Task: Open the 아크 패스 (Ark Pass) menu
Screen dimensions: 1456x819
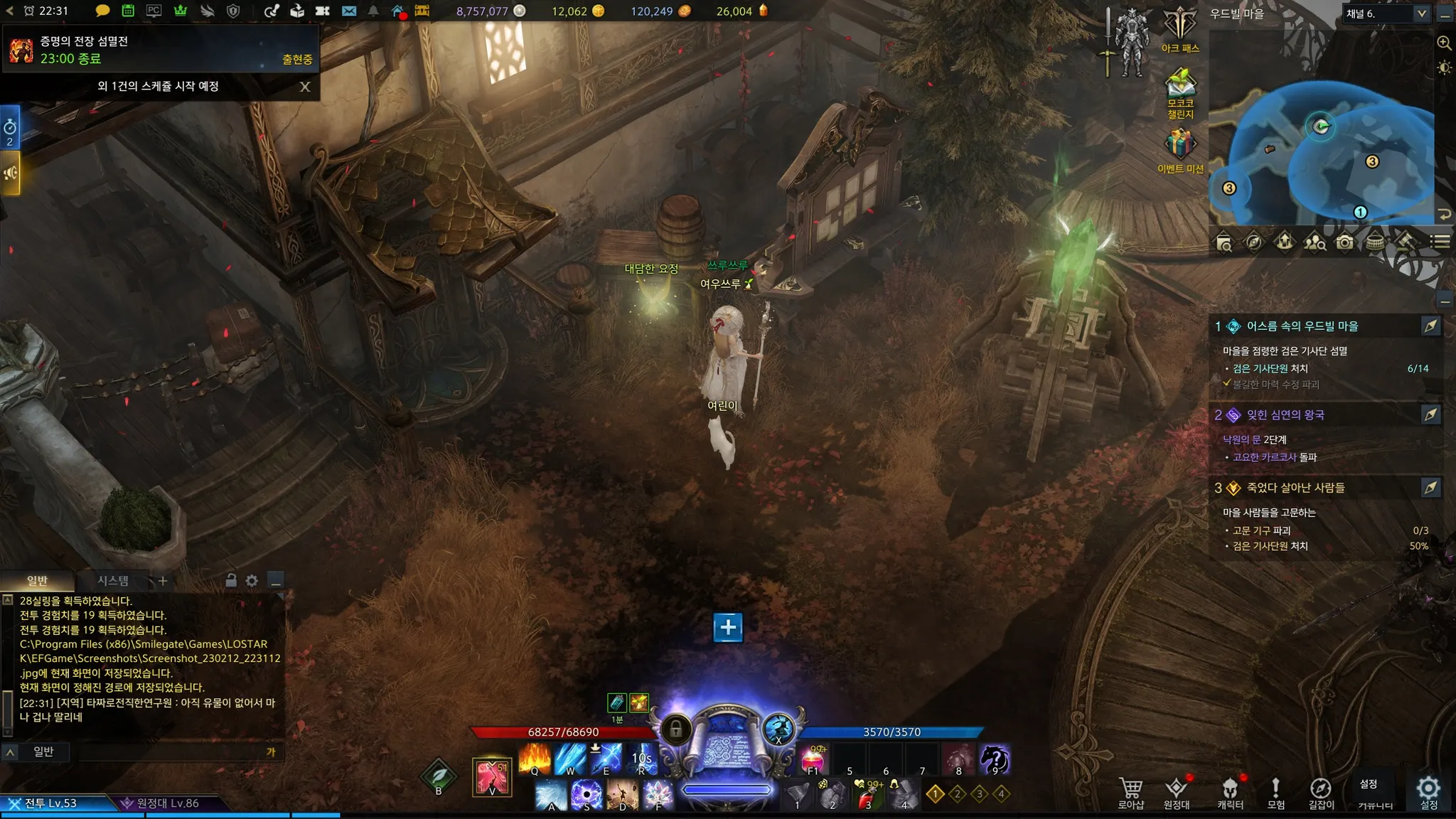Action: 1180,27
